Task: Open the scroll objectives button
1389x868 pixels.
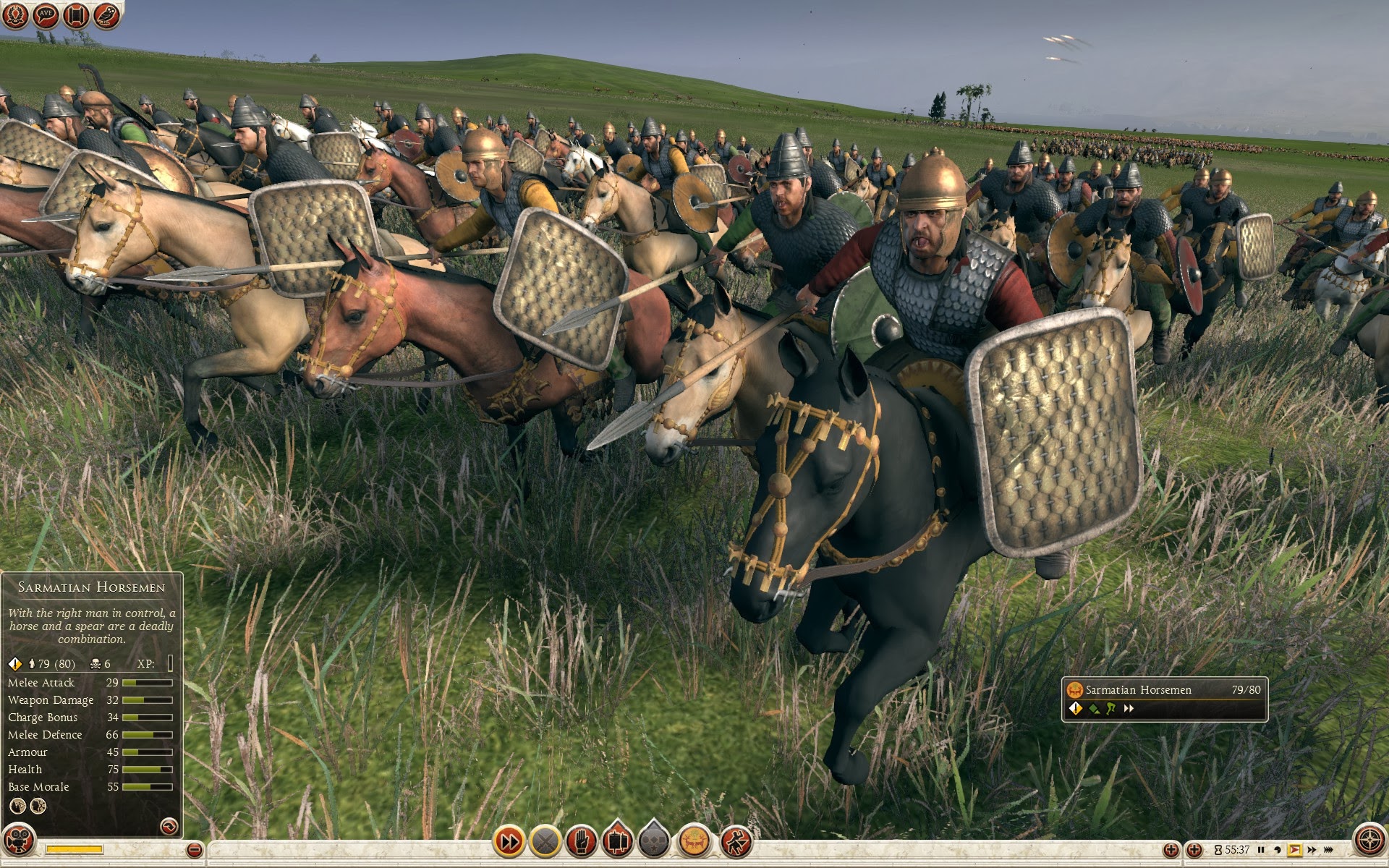Action: (x=76, y=15)
